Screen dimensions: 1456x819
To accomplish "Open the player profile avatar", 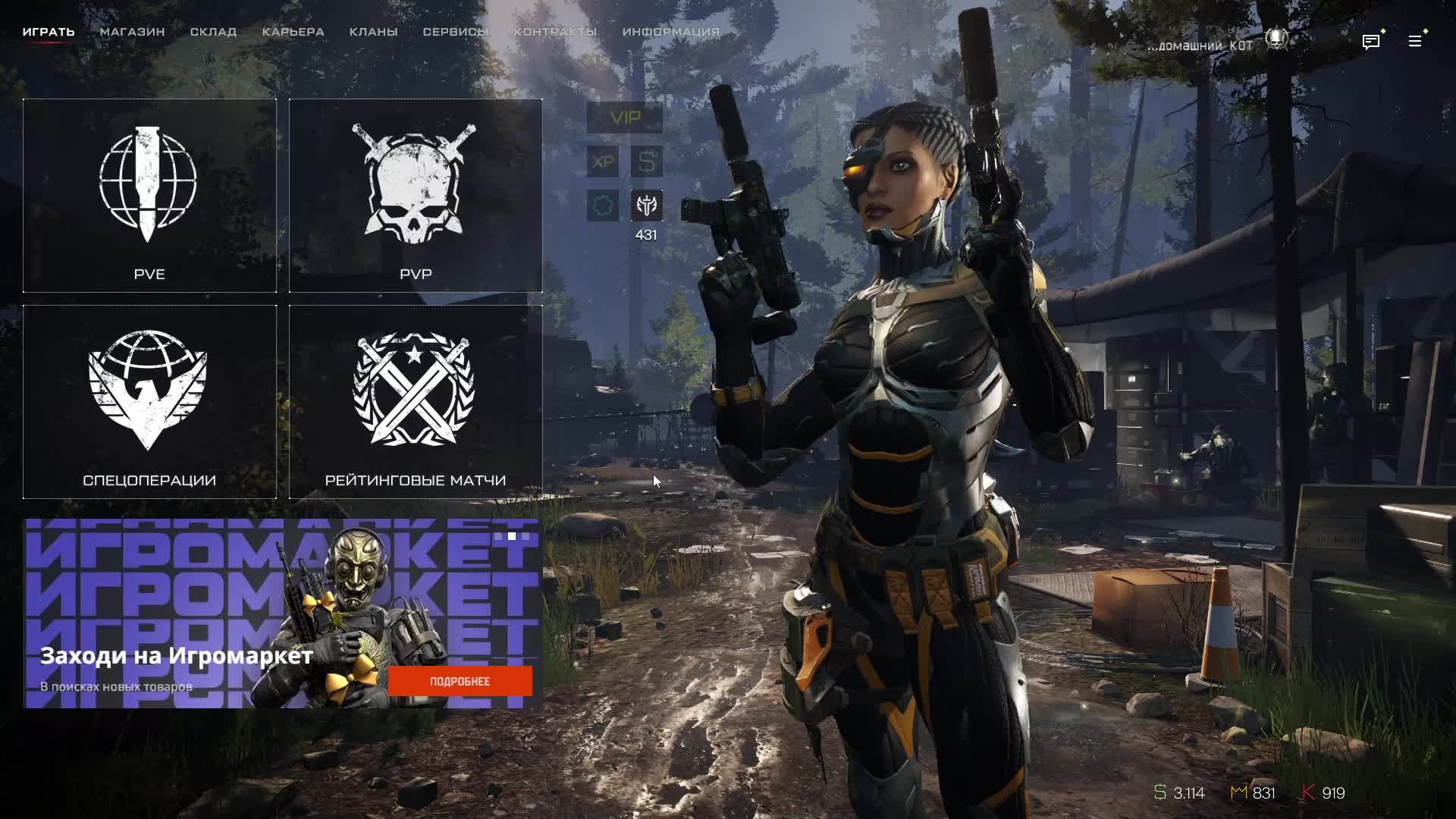I will 1277,39.
